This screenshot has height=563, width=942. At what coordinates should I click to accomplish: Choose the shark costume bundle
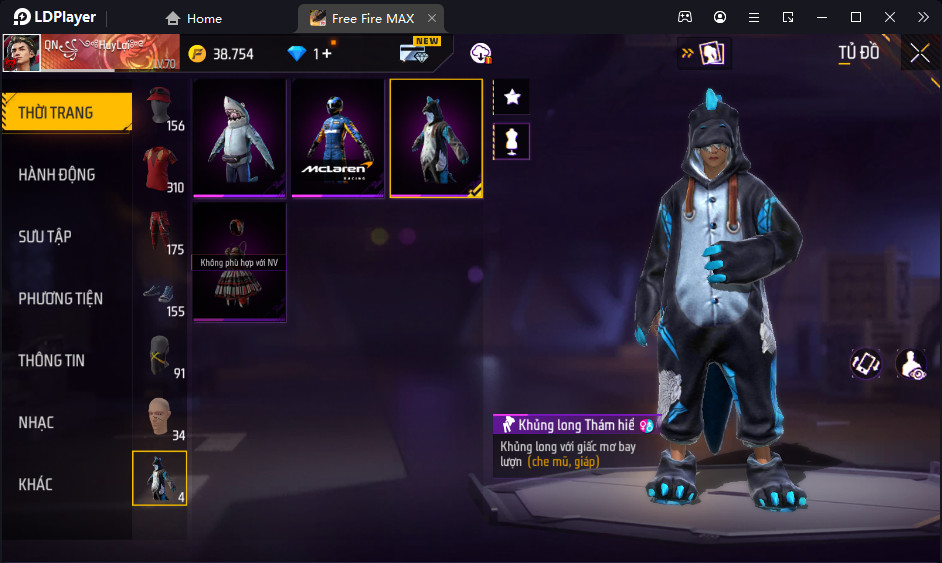(239, 137)
